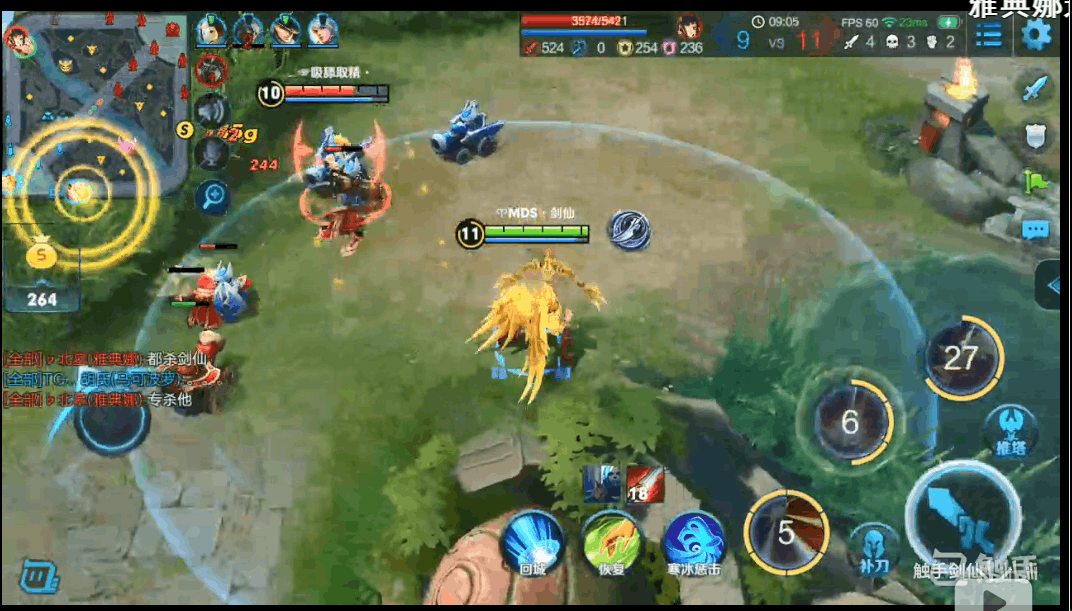
Task: Tap the 补刀 last-hit button
Action: [873, 549]
